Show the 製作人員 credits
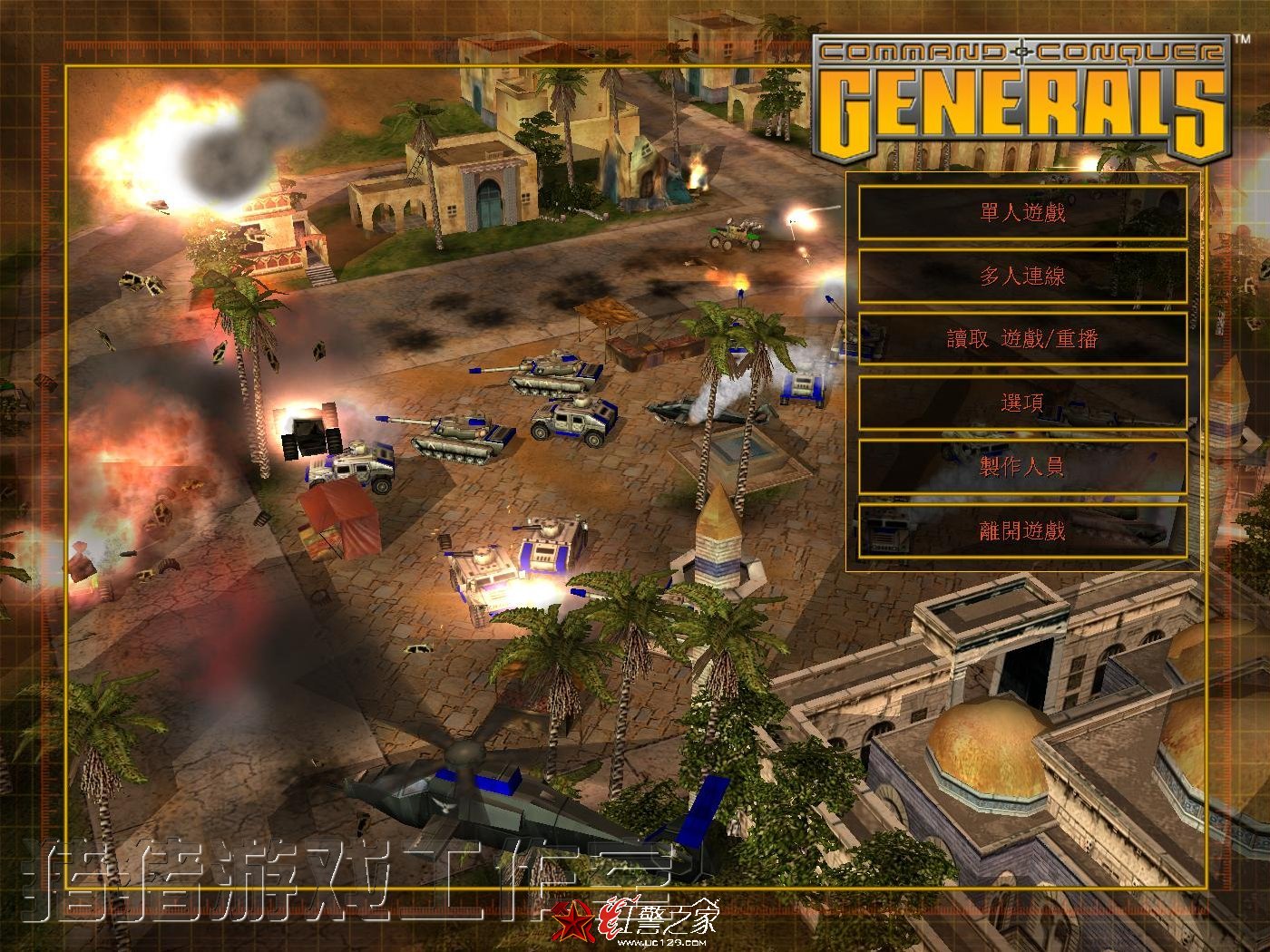This screenshot has width=1270, height=952. click(x=1022, y=467)
